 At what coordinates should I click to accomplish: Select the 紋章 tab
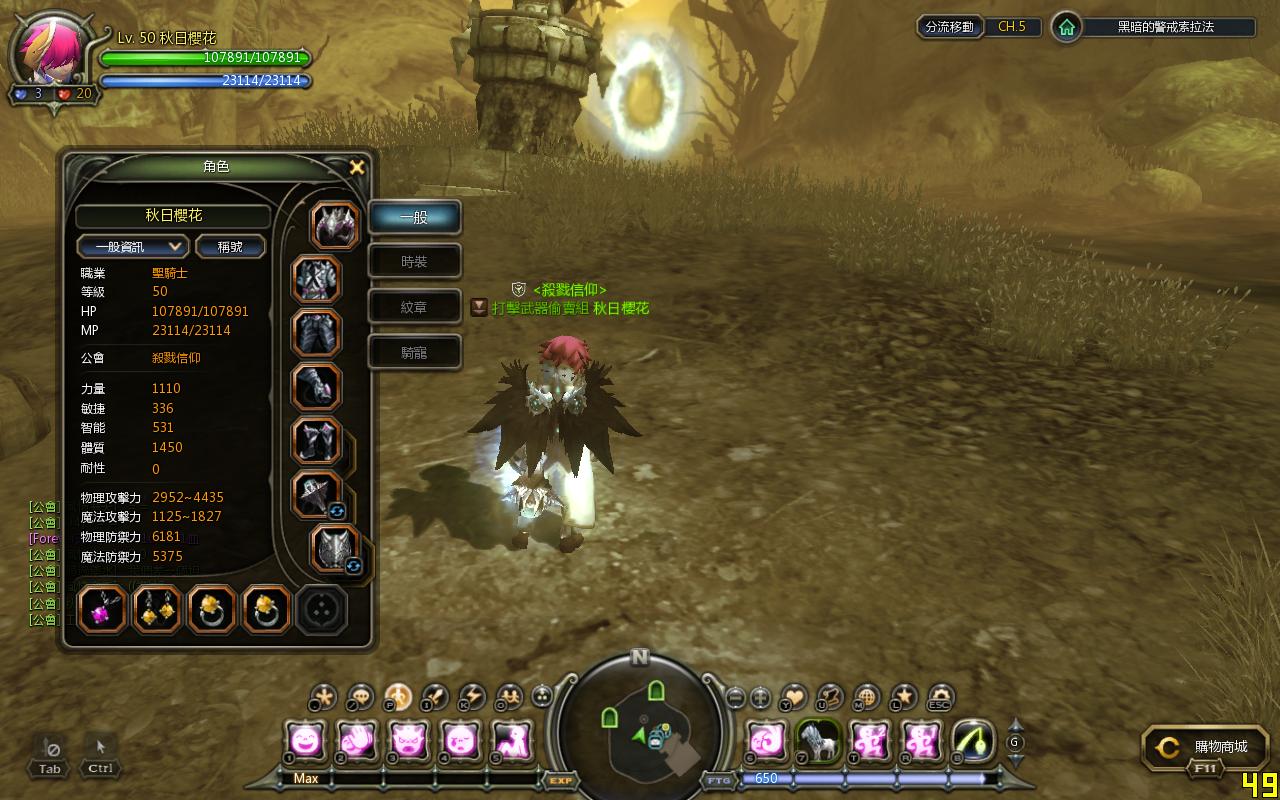414,307
